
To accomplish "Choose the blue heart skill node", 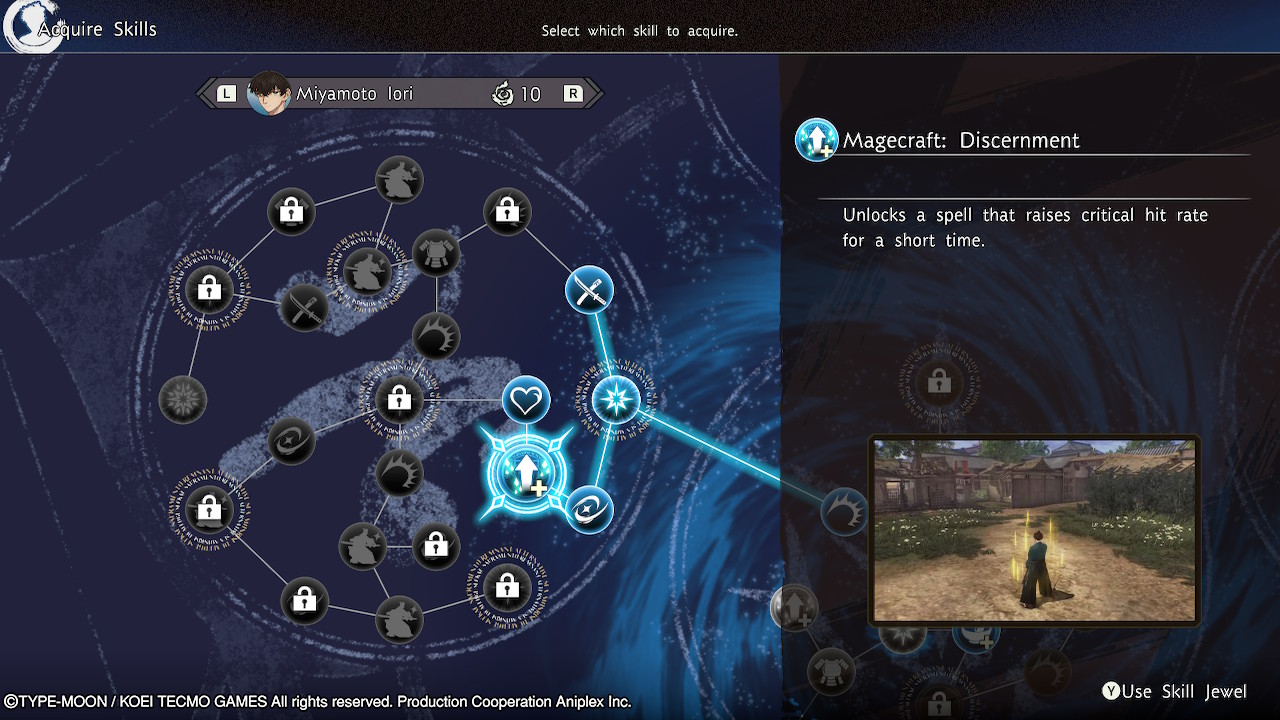I will (526, 401).
